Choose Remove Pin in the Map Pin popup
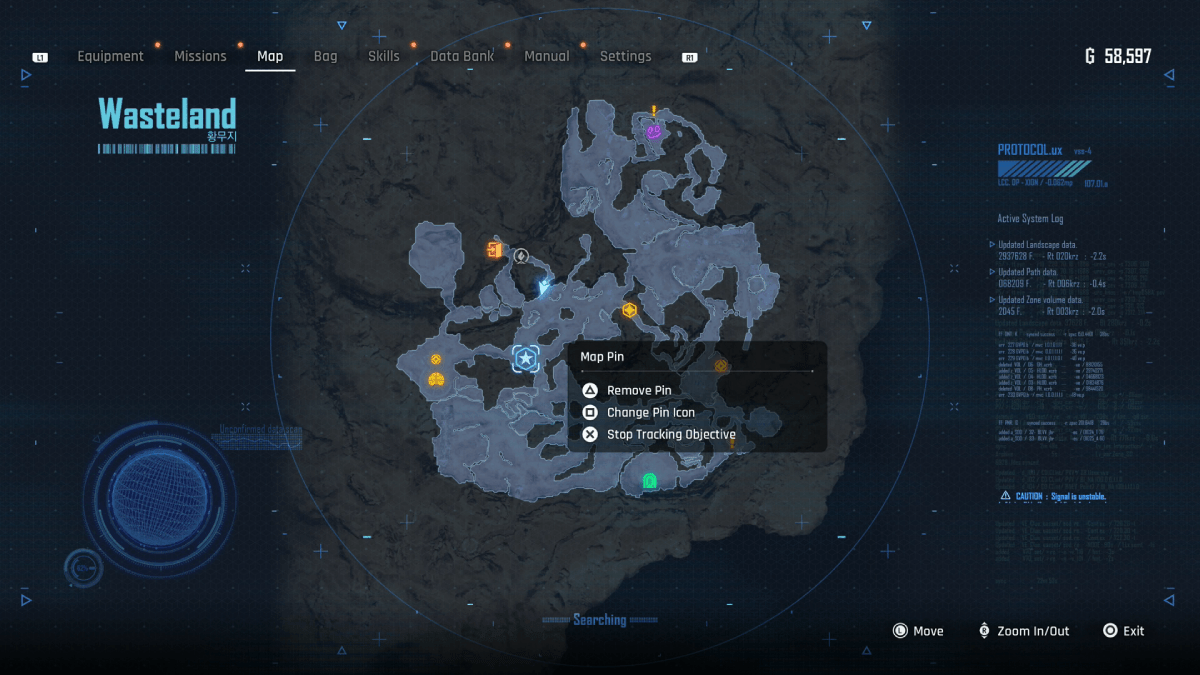The width and height of the screenshot is (1200, 675). (x=638, y=390)
